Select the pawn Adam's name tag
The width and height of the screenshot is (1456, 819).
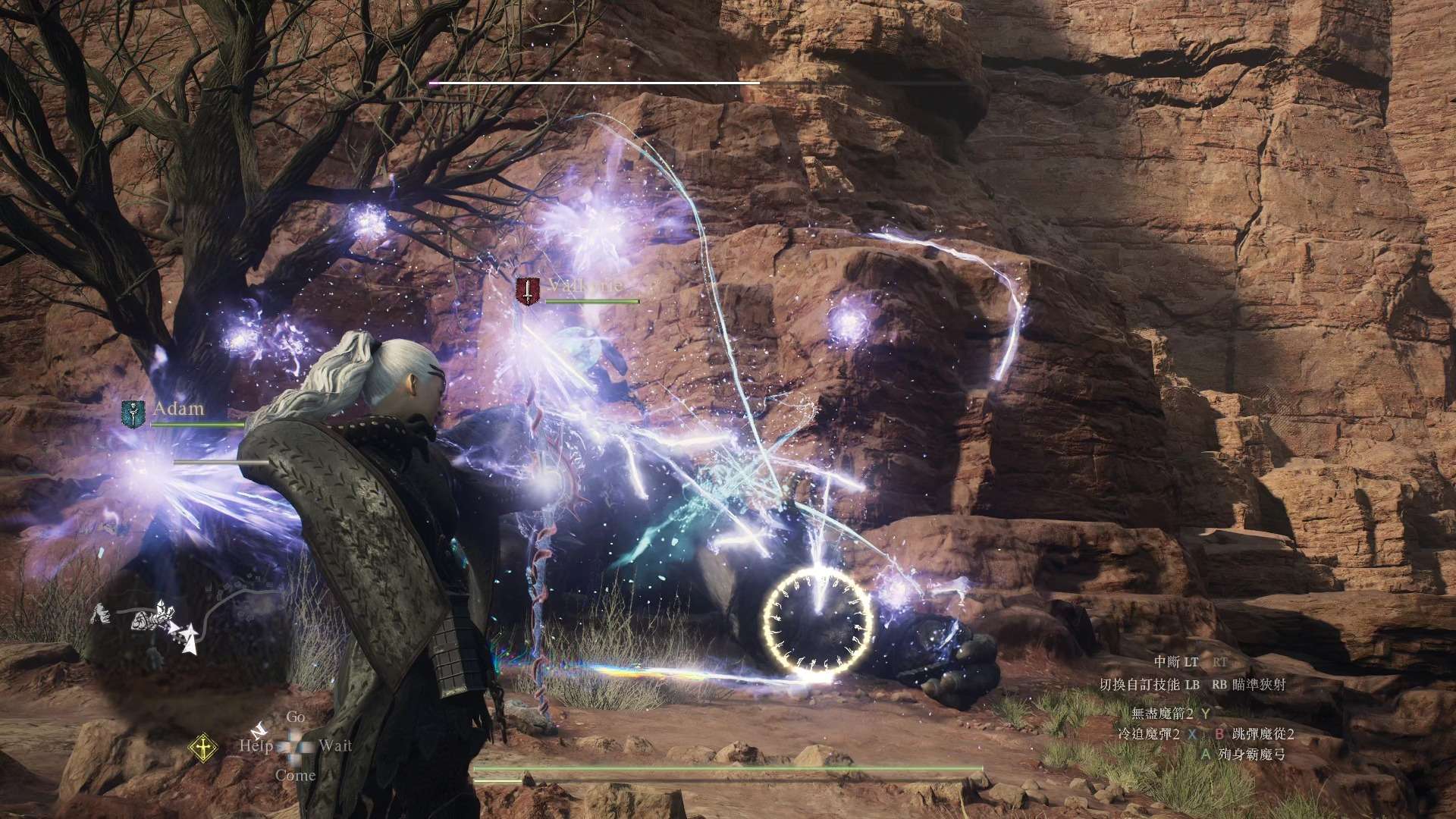click(x=179, y=409)
